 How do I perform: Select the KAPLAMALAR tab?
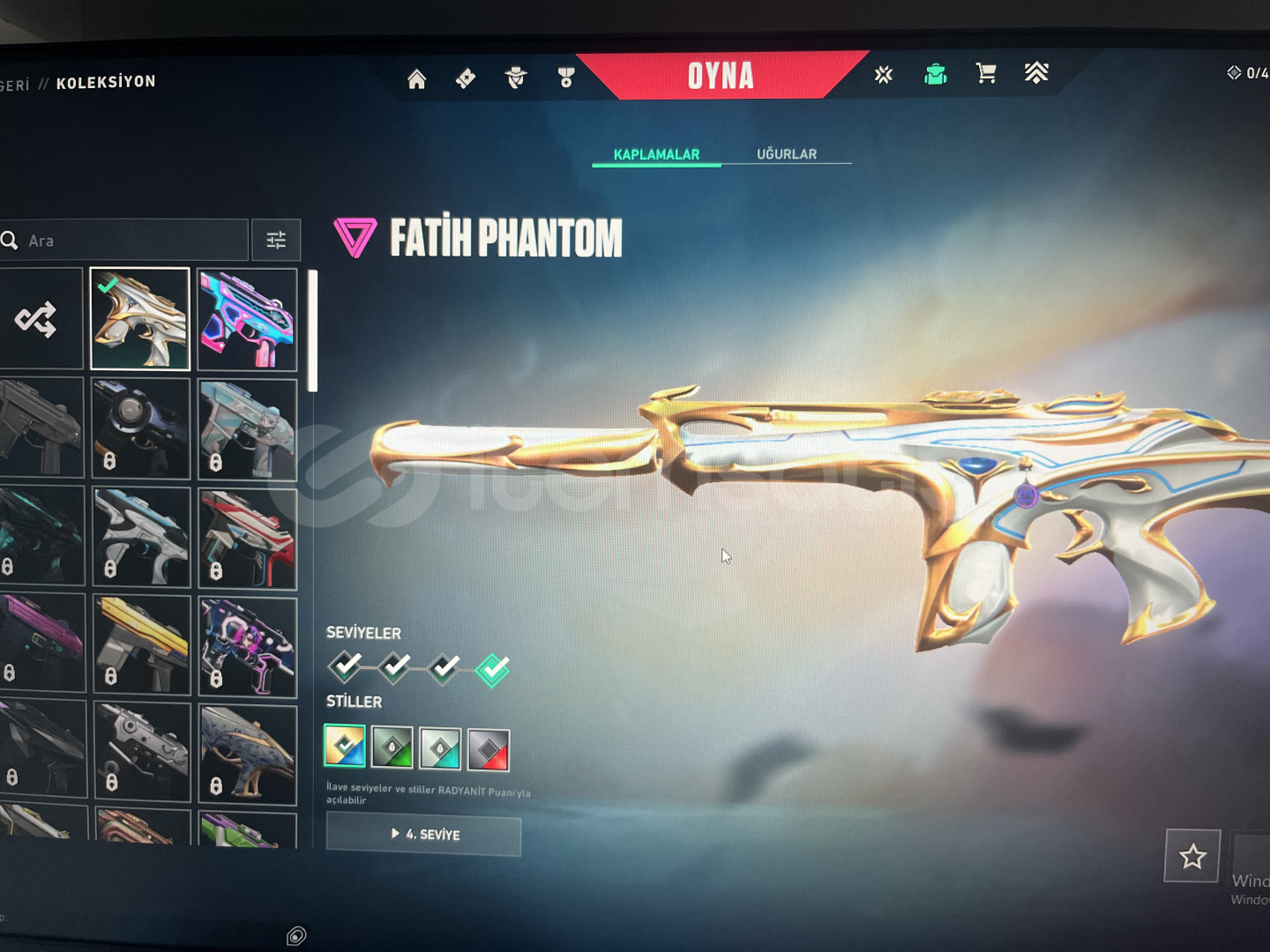click(x=656, y=154)
